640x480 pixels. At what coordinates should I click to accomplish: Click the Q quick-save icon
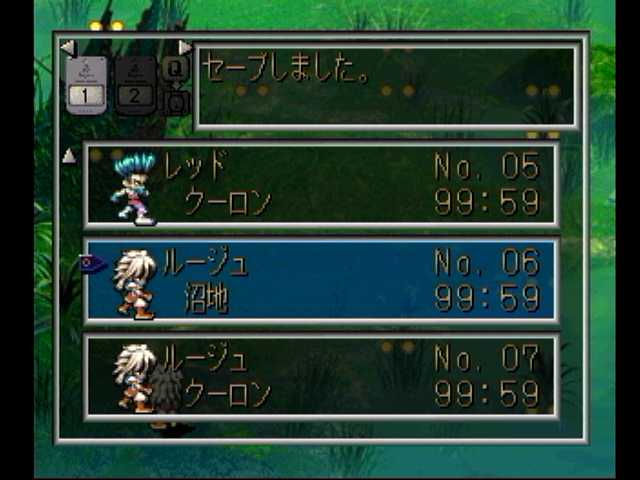[174, 68]
